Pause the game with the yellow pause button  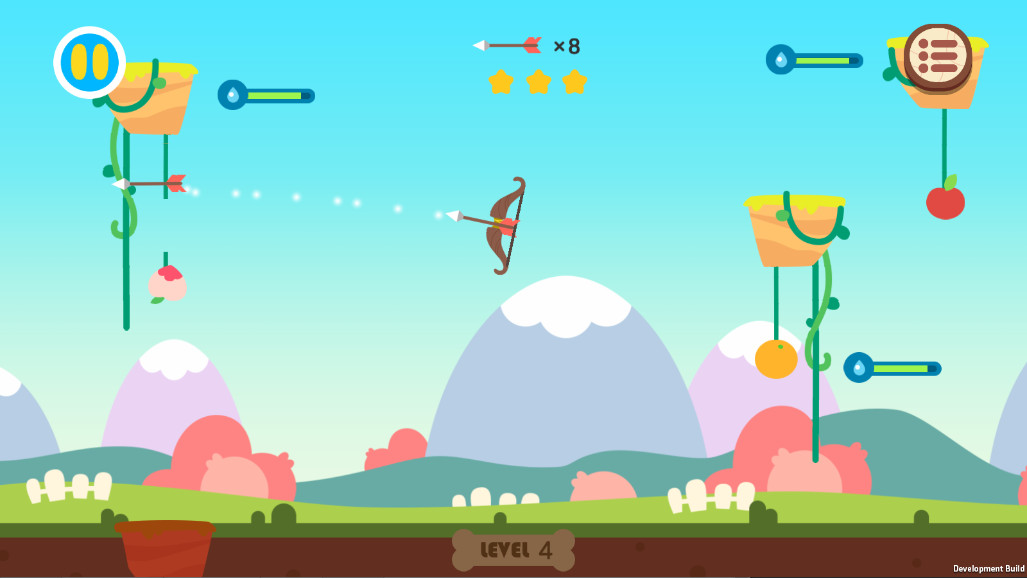[x=89, y=62]
